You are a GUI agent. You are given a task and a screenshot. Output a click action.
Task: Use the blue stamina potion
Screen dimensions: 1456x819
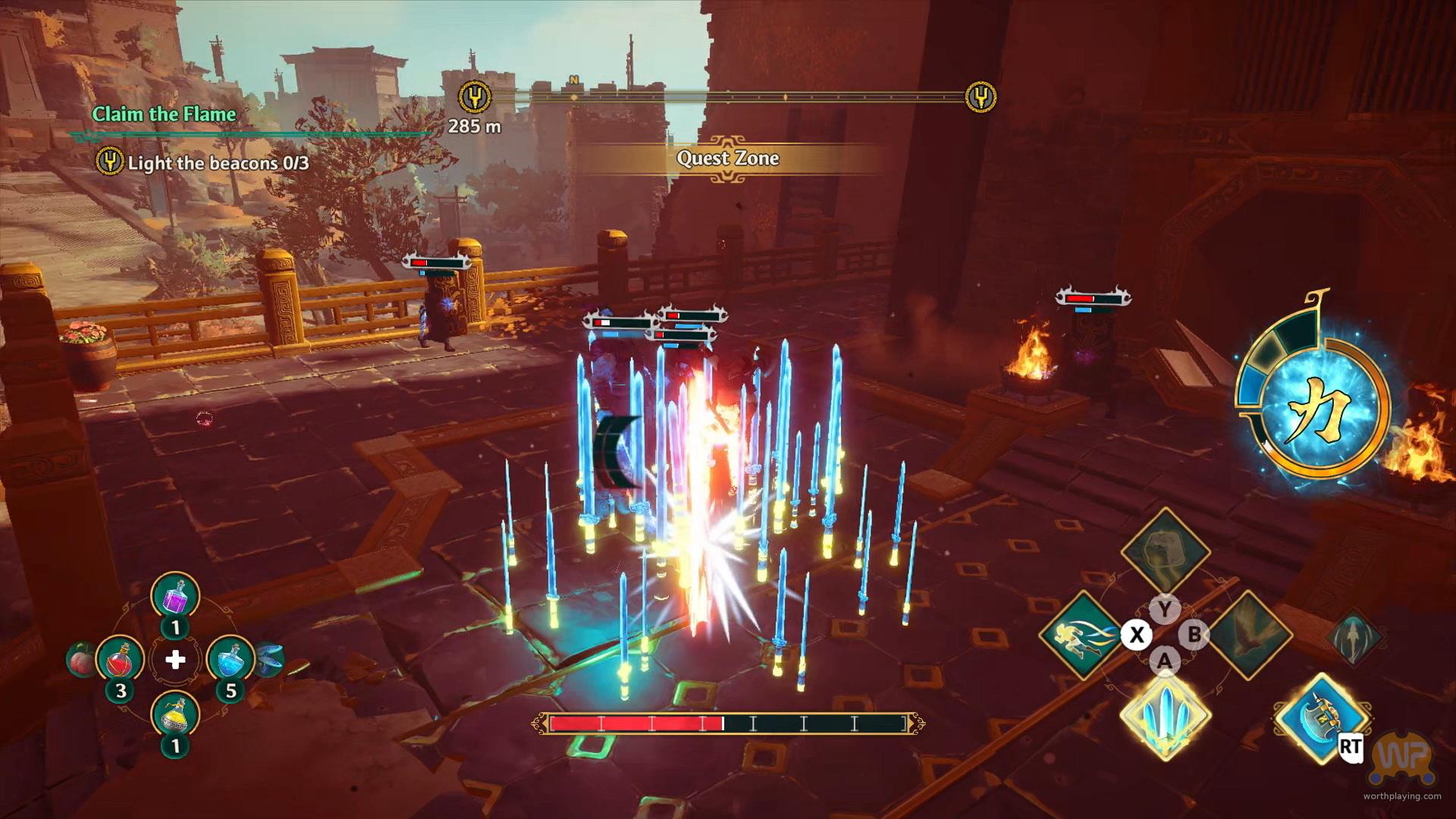coord(231,661)
